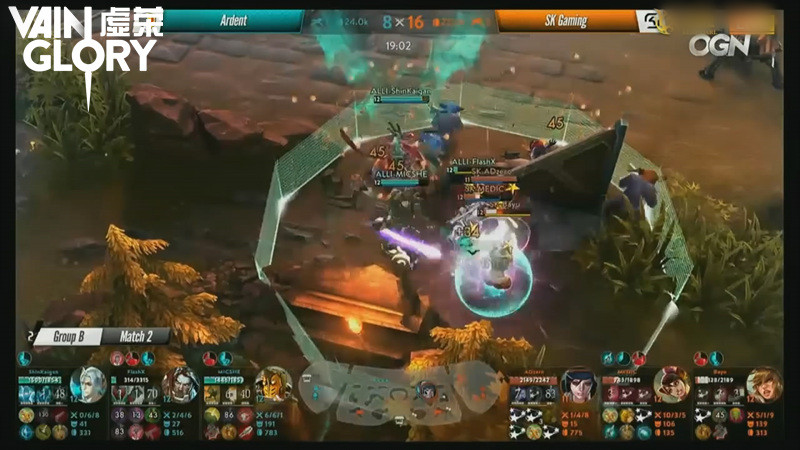Click the SK Gaming team name banner
800x450 pixels.
pyautogui.click(x=567, y=21)
